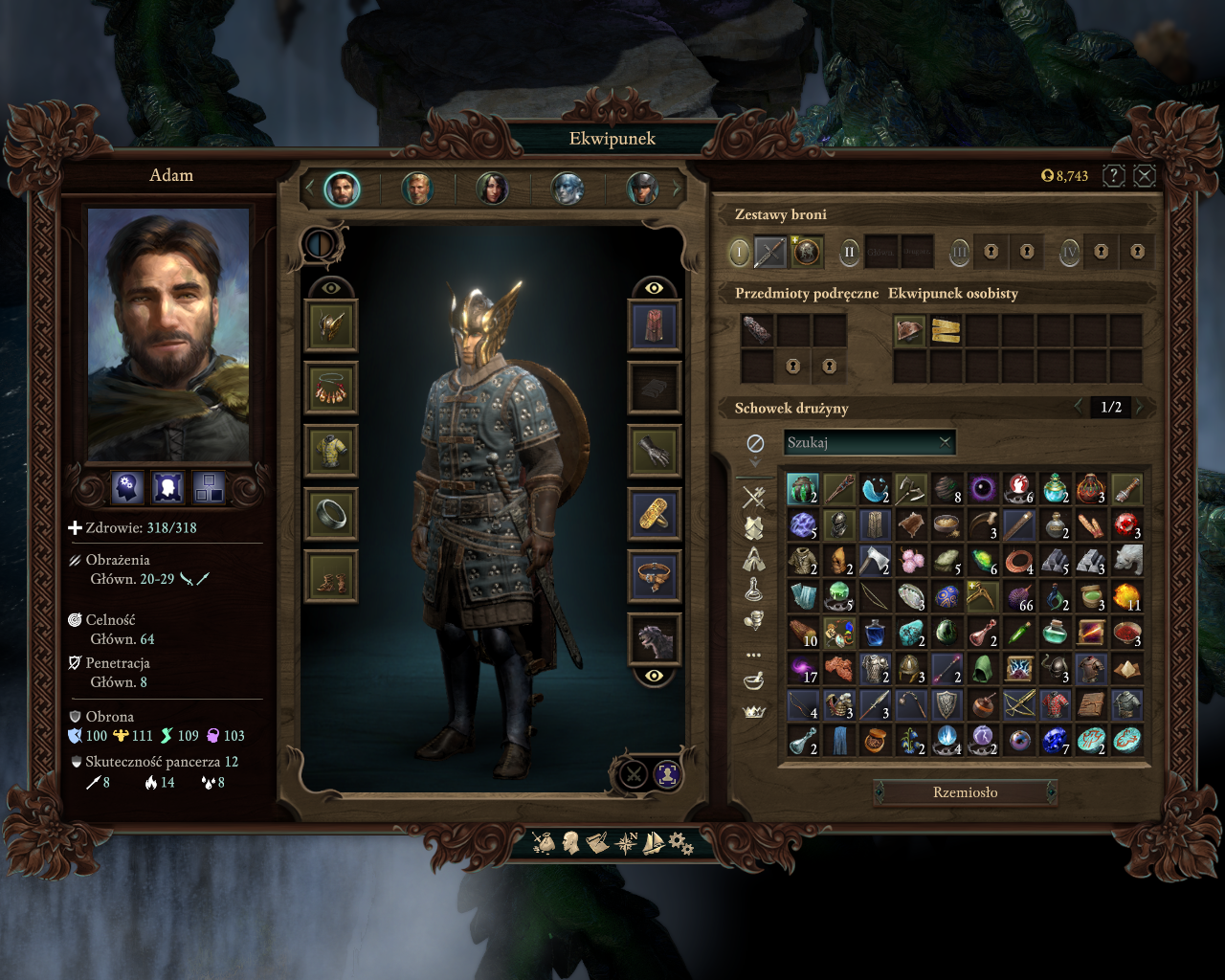
Task: Choose the helmeted companion portrait
Action: (642, 189)
